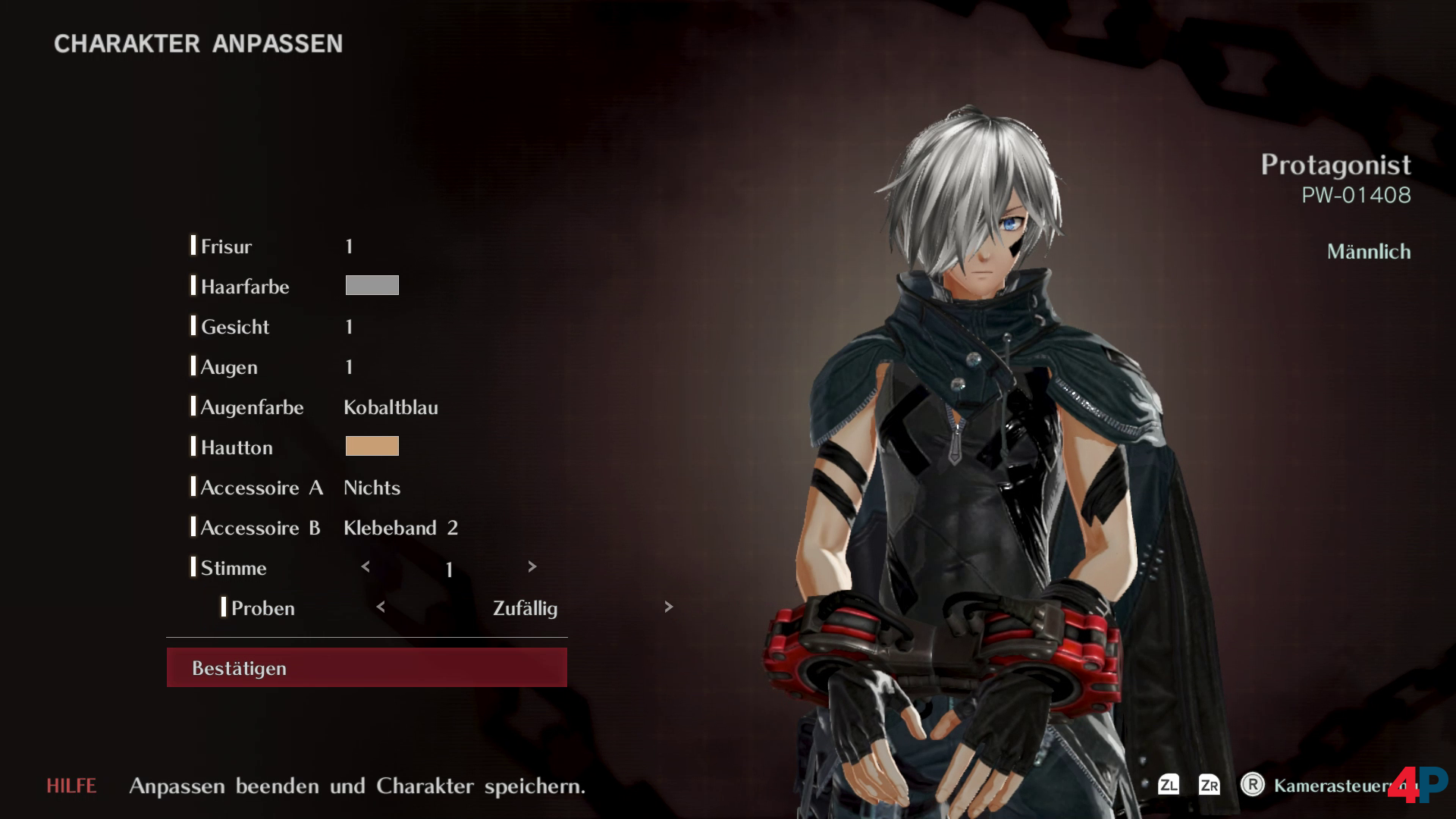
Task: Click the grey Haarfarbe color swatch
Action: (372, 285)
